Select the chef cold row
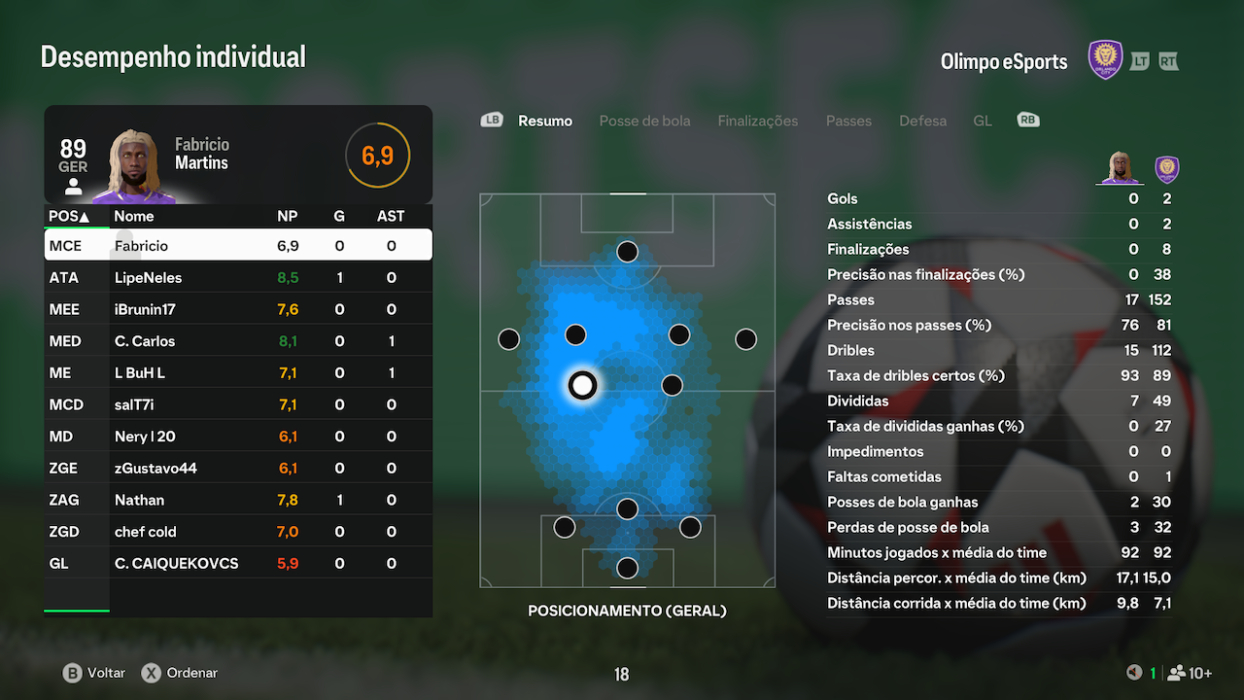The height and width of the screenshot is (700, 1244). 238,532
